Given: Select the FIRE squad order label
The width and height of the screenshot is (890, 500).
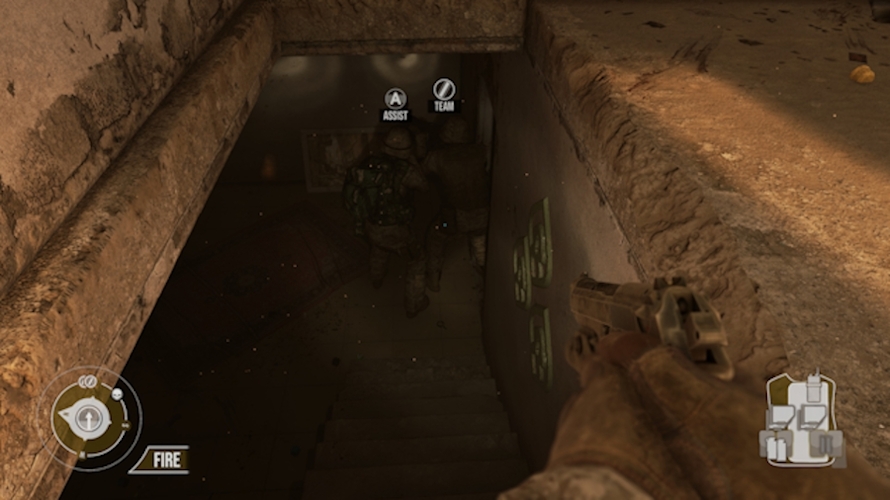Looking at the screenshot, I should click(x=159, y=460).
